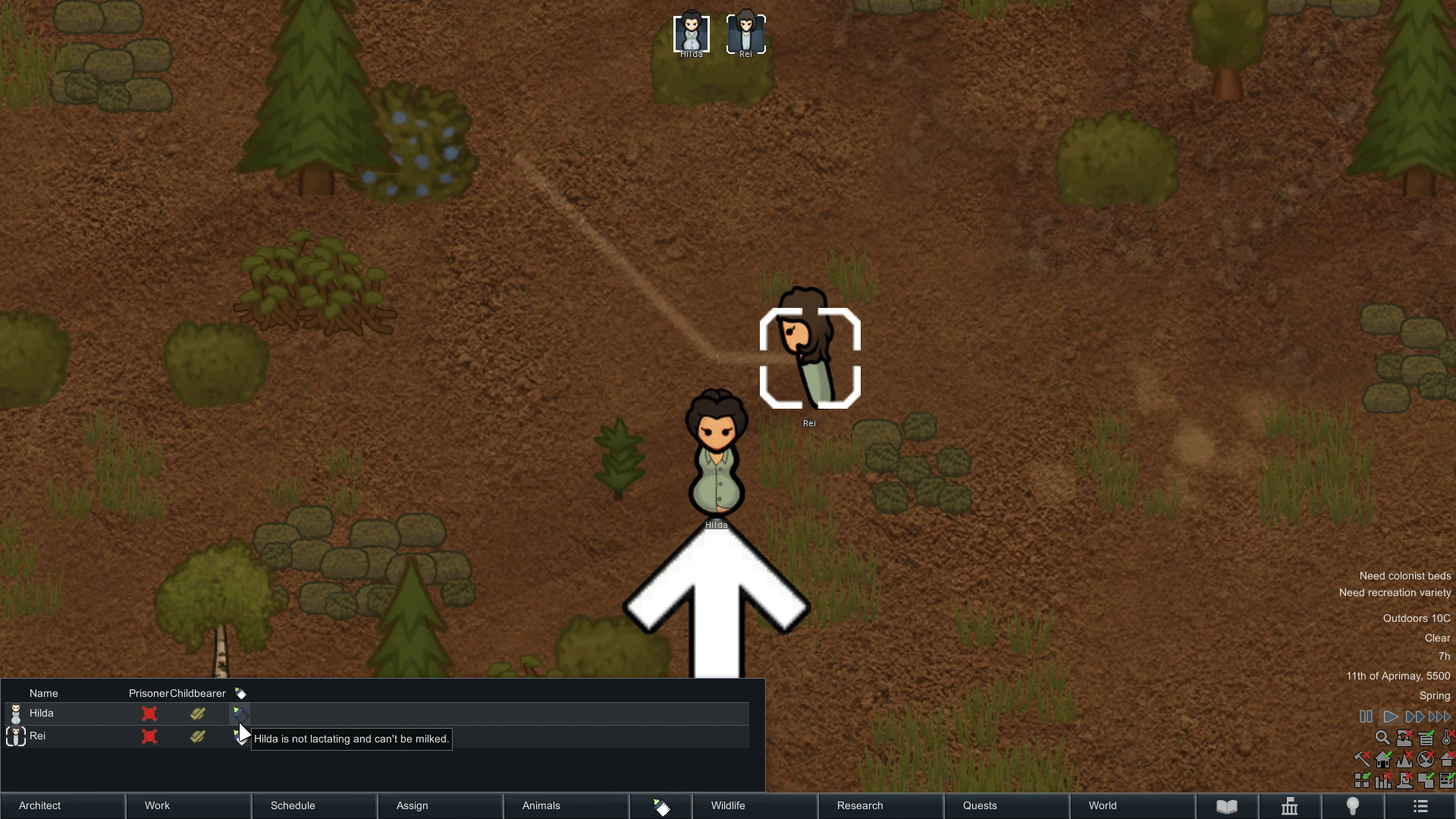Select Hilda's portrait in the colonist bar
The image size is (1456, 819).
(x=692, y=34)
